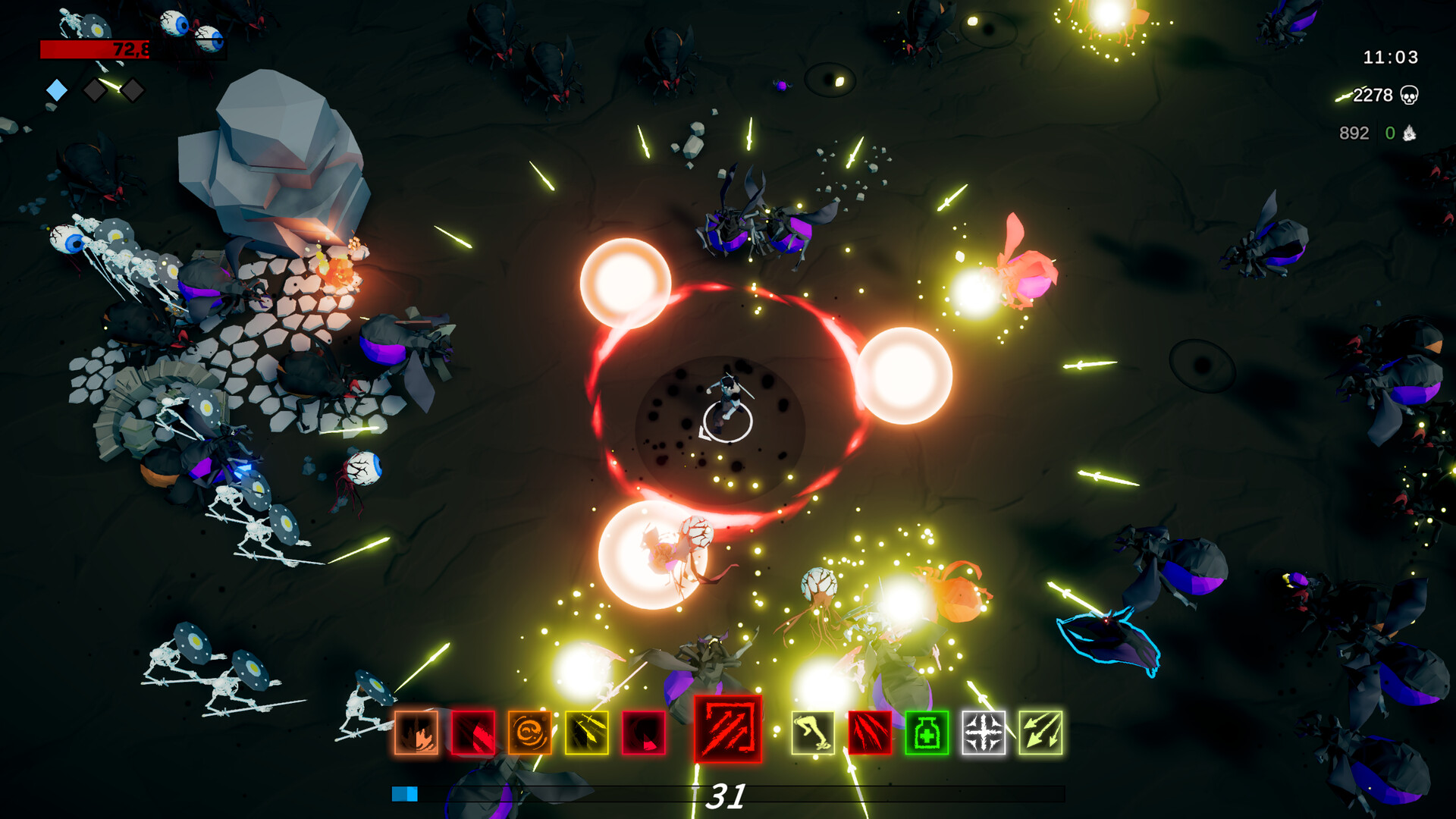Select the white four-arrows converge skill
Viewport: 1456px width, 819px height.
984,733
